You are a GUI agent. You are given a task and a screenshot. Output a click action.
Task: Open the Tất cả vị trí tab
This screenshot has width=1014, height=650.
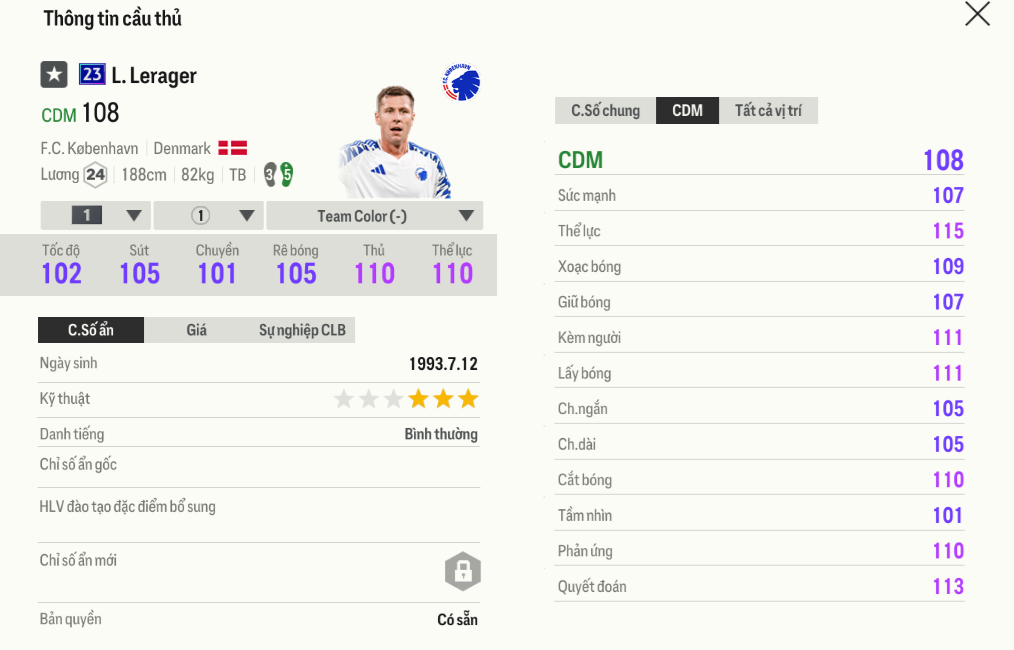(768, 110)
